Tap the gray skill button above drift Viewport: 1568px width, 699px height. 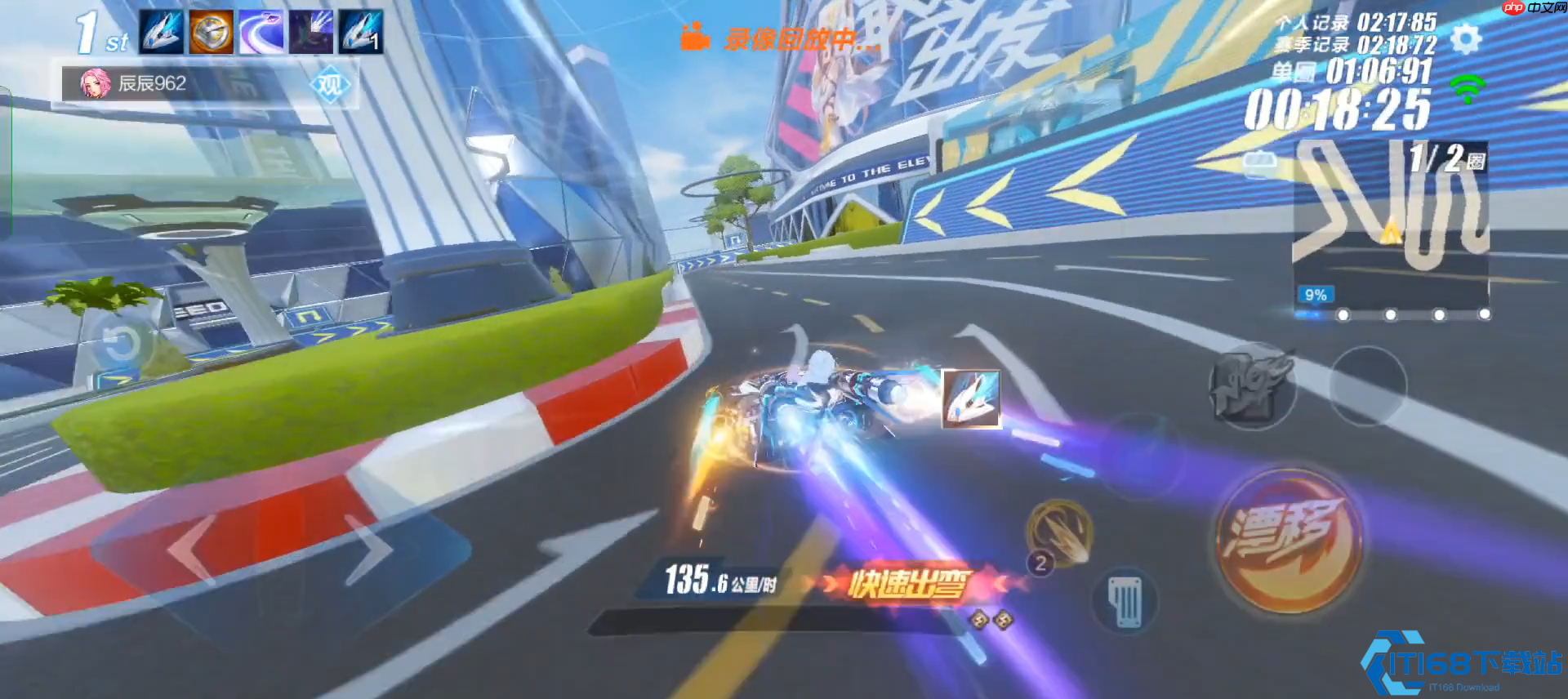(x=1251, y=385)
